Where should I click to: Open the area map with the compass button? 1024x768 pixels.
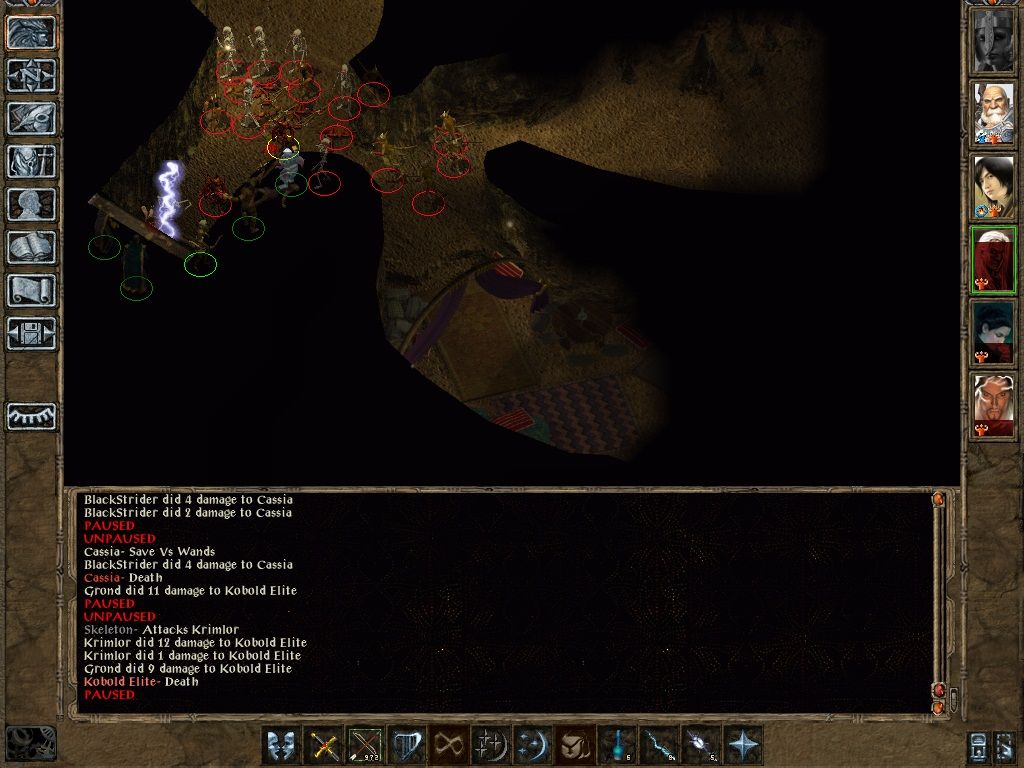point(32,75)
